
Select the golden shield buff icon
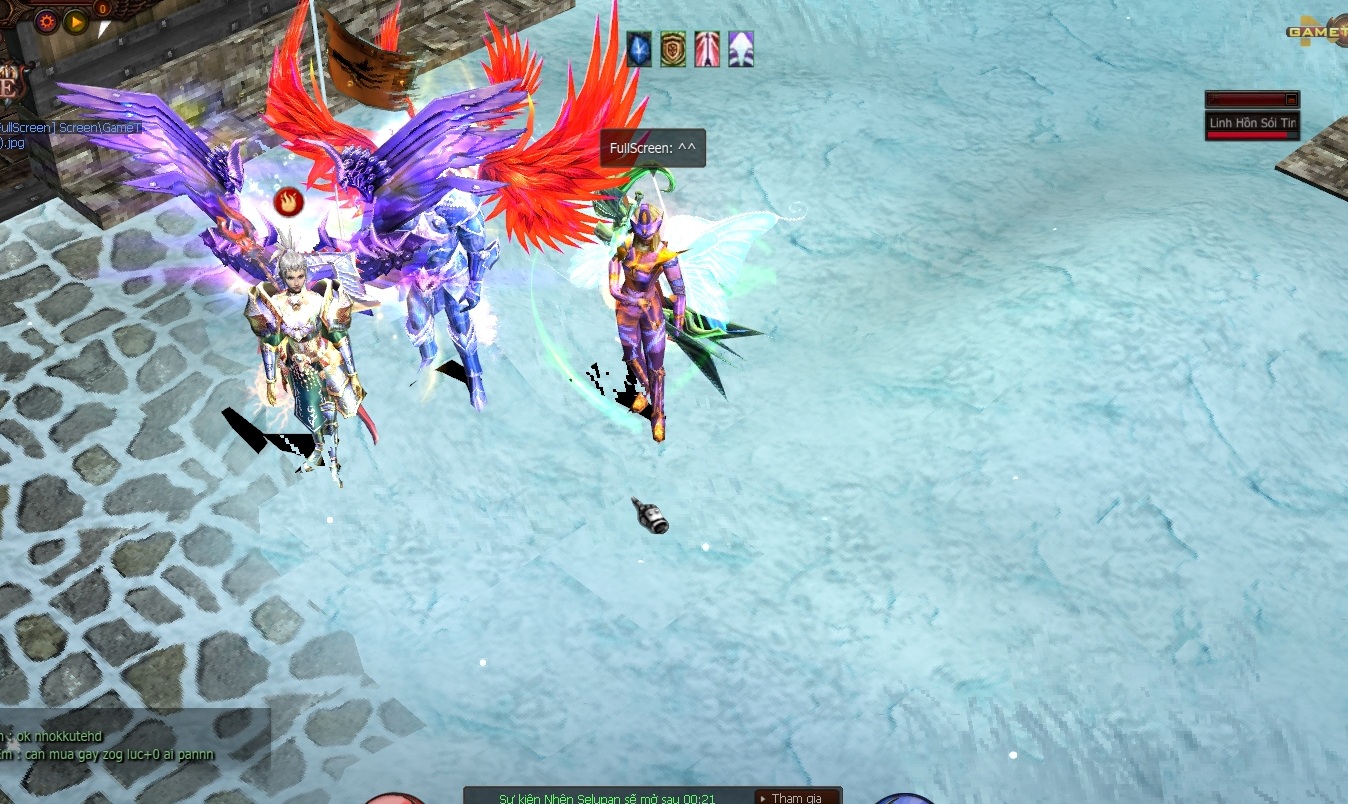coord(673,49)
